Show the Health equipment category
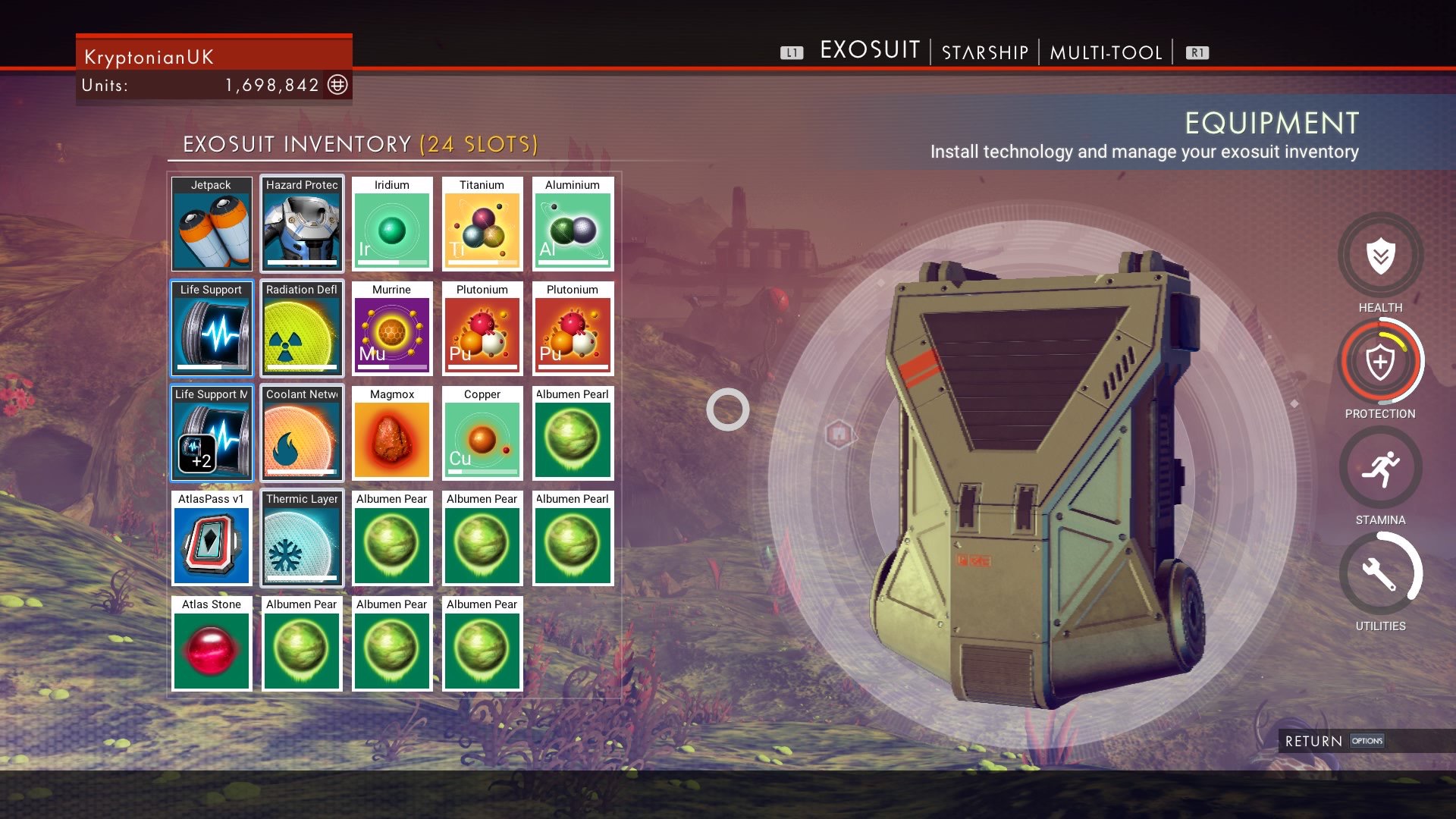Image resolution: width=1456 pixels, height=819 pixels. (x=1380, y=256)
